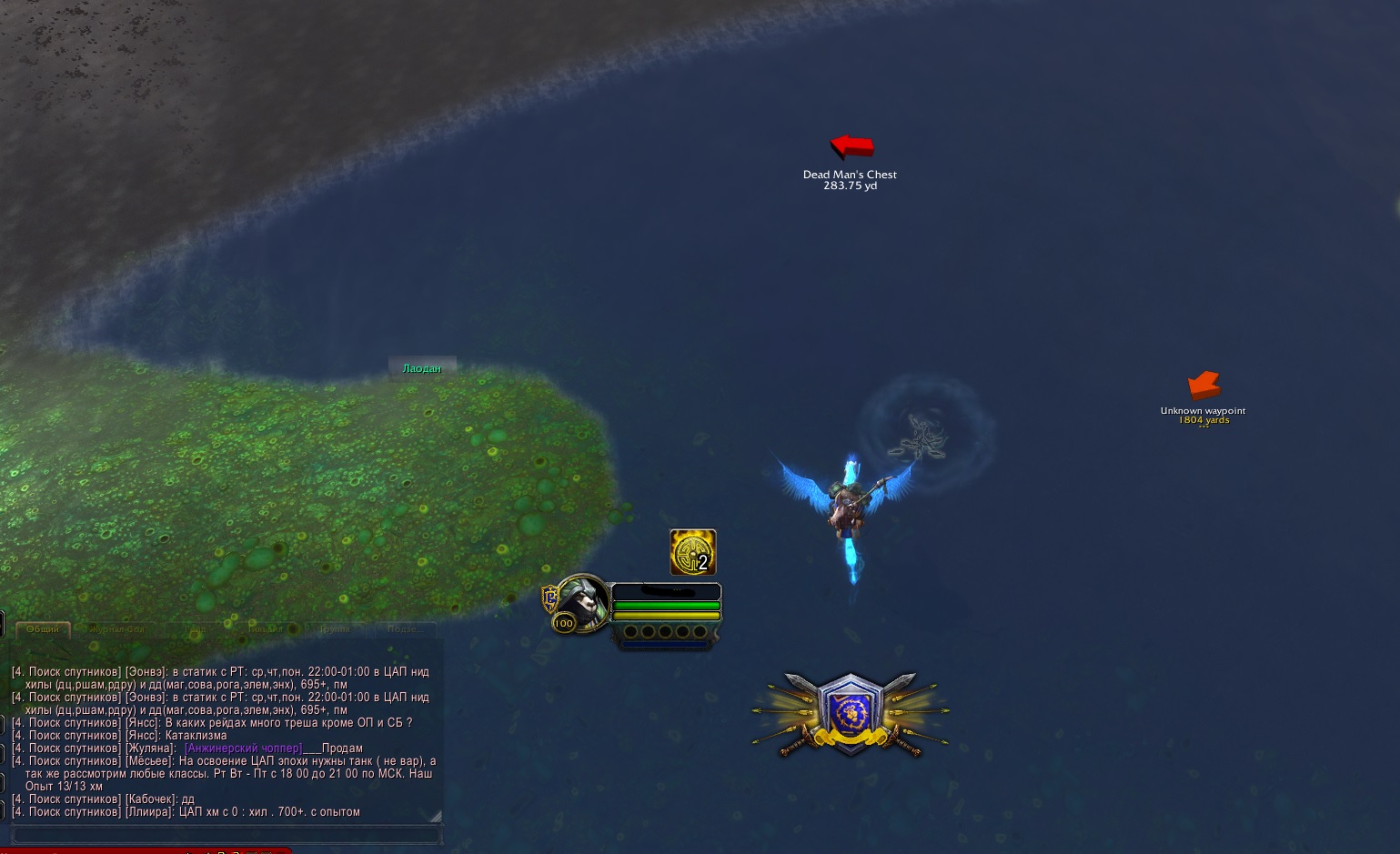Open the Группа chat tab
This screenshot has height=854, width=1400.
coord(335,629)
